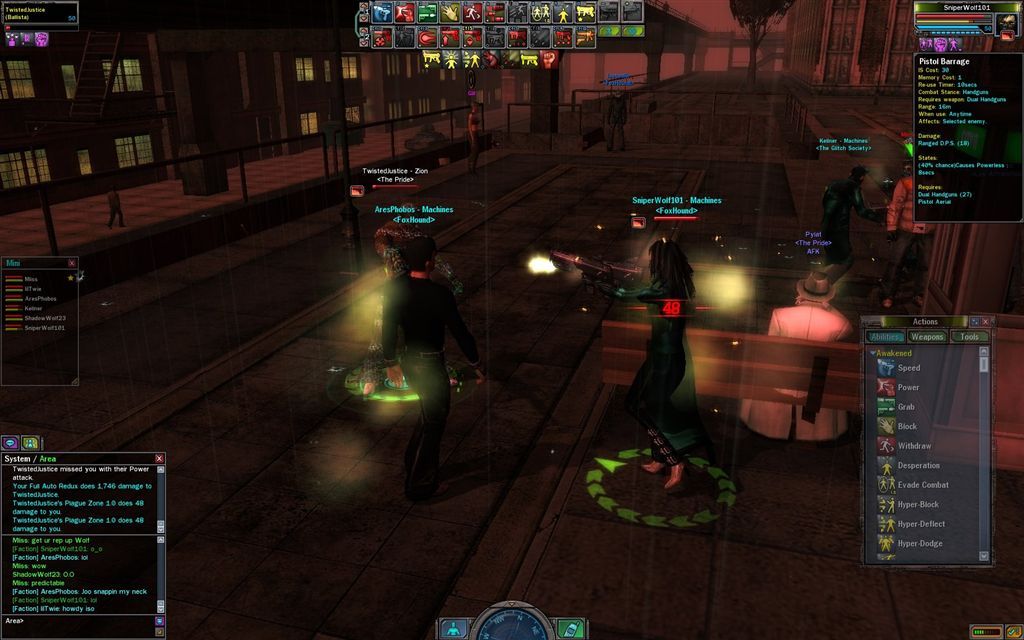Select Evade Combat in the abilities list
Screen dimensions: 1024x640
coord(922,485)
